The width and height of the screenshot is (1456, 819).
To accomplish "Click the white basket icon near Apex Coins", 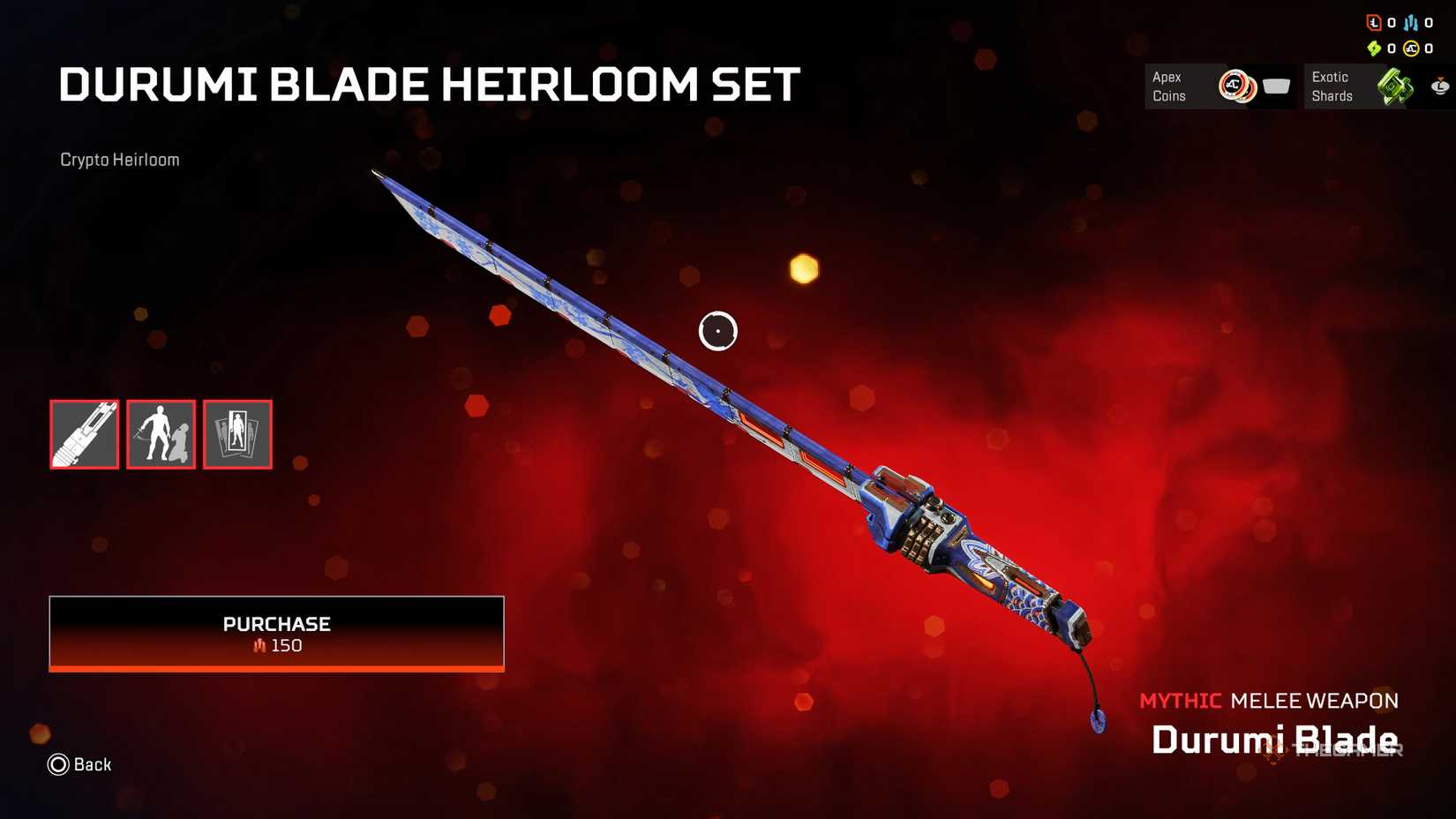I will click(x=1275, y=87).
